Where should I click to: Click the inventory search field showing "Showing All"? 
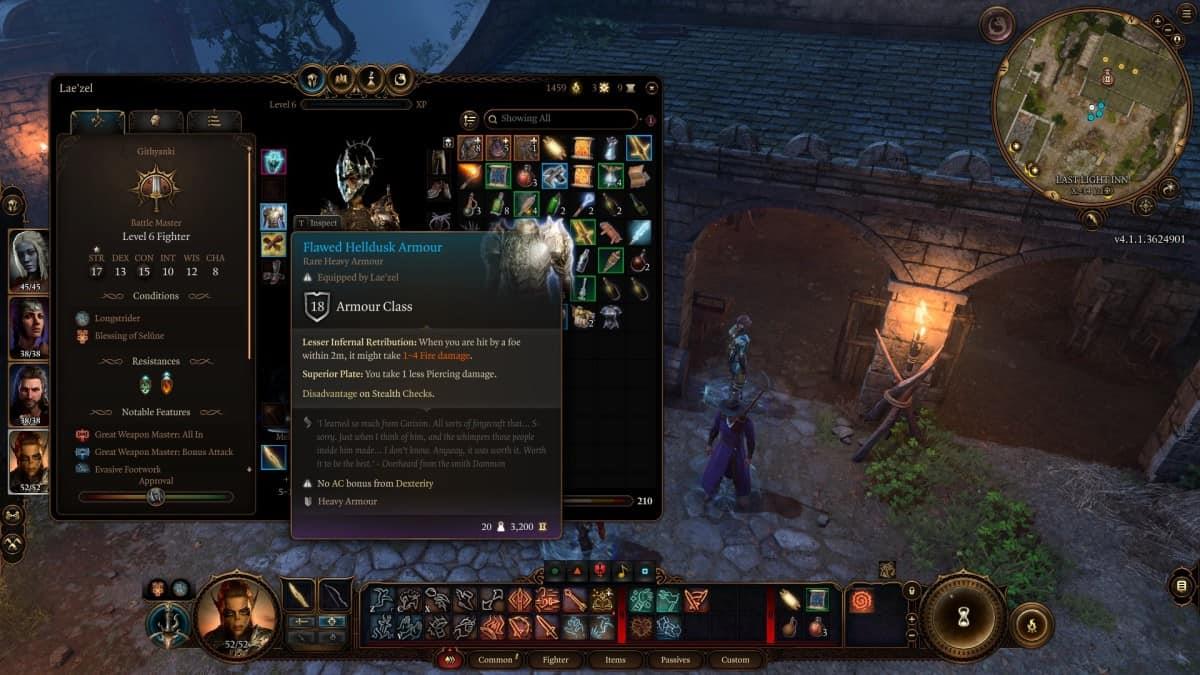click(x=560, y=119)
